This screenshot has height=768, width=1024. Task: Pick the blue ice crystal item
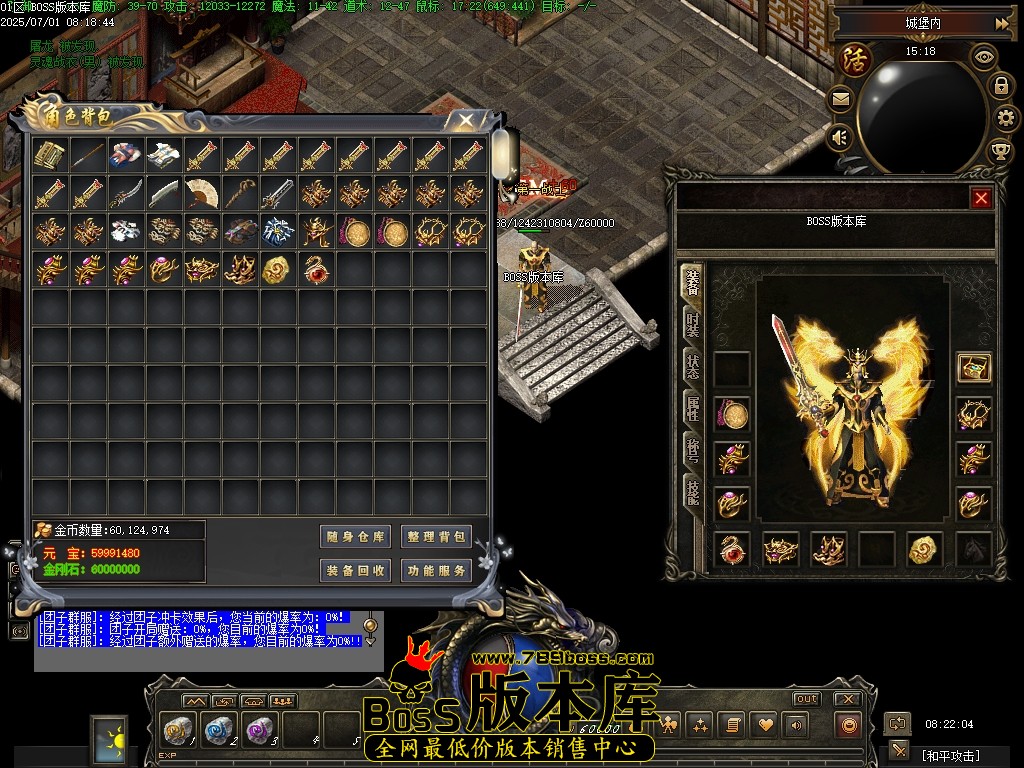tap(278, 231)
